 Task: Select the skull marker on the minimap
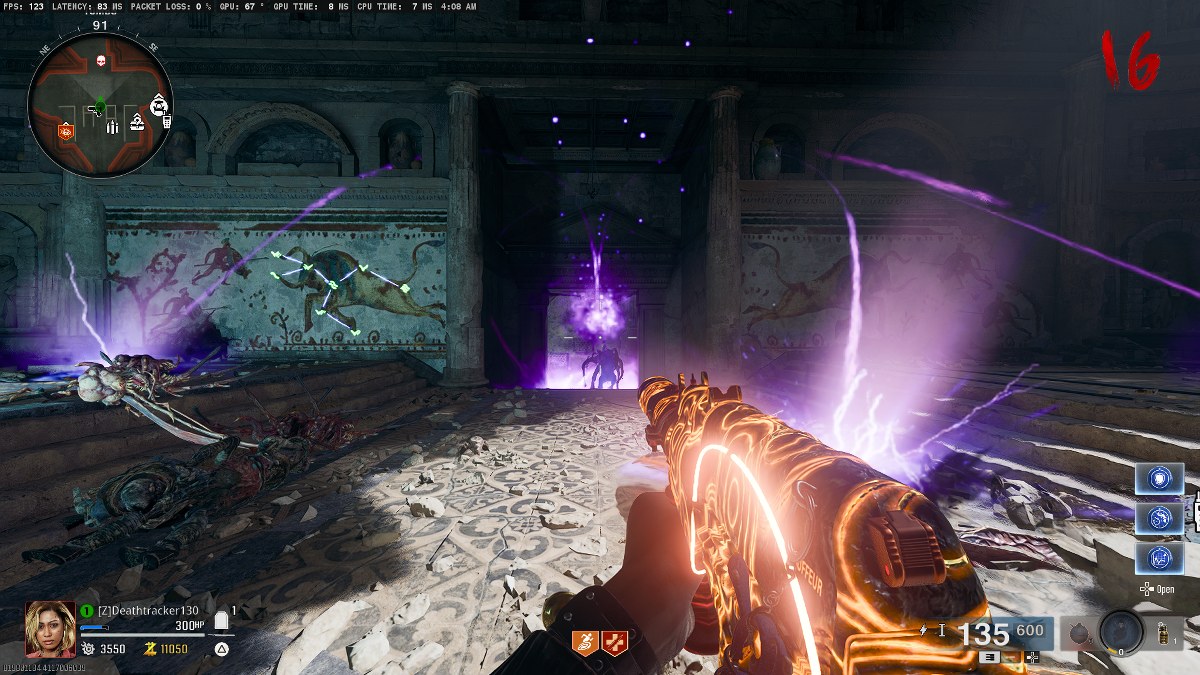[101, 62]
